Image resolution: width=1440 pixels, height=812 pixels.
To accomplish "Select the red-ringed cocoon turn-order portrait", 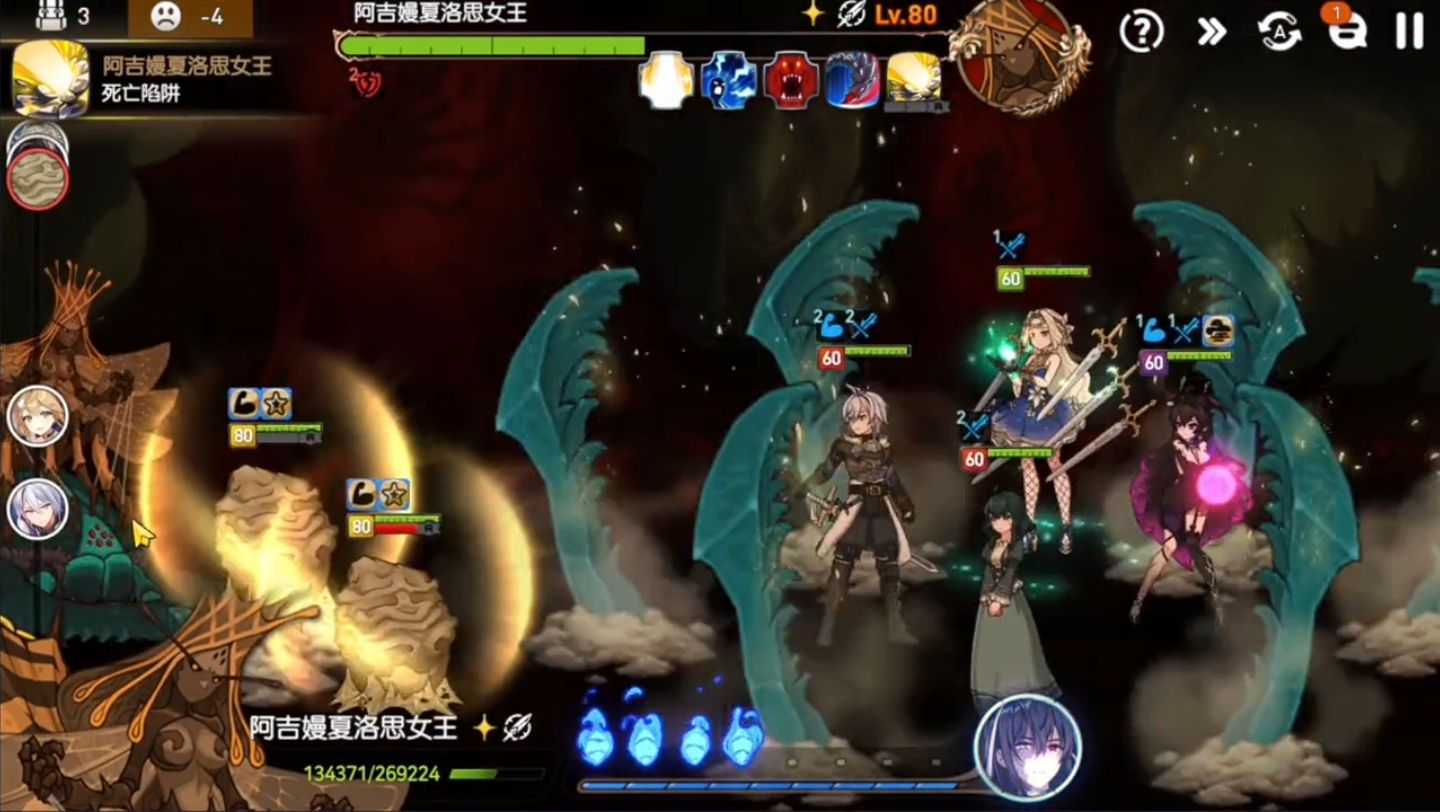I will (38, 180).
